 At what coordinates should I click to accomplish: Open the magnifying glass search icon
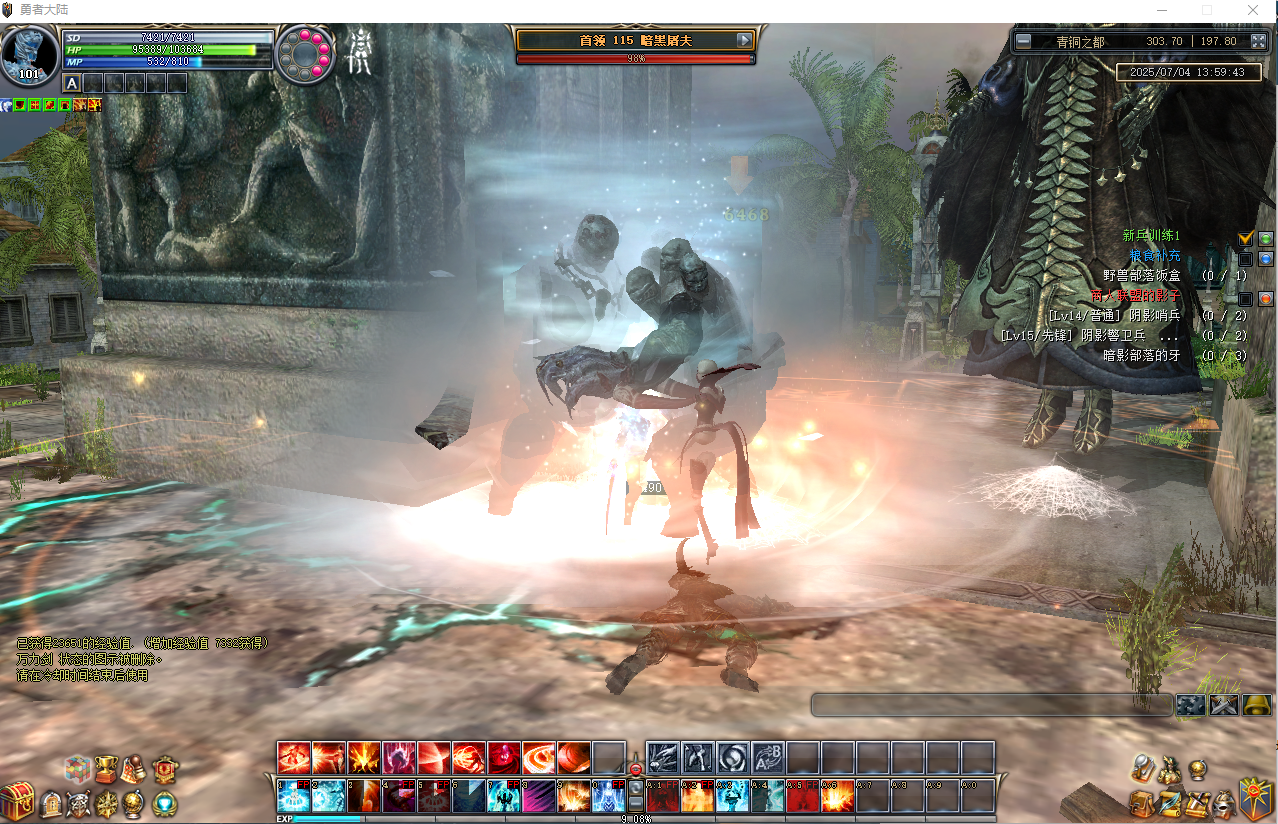click(1143, 768)
